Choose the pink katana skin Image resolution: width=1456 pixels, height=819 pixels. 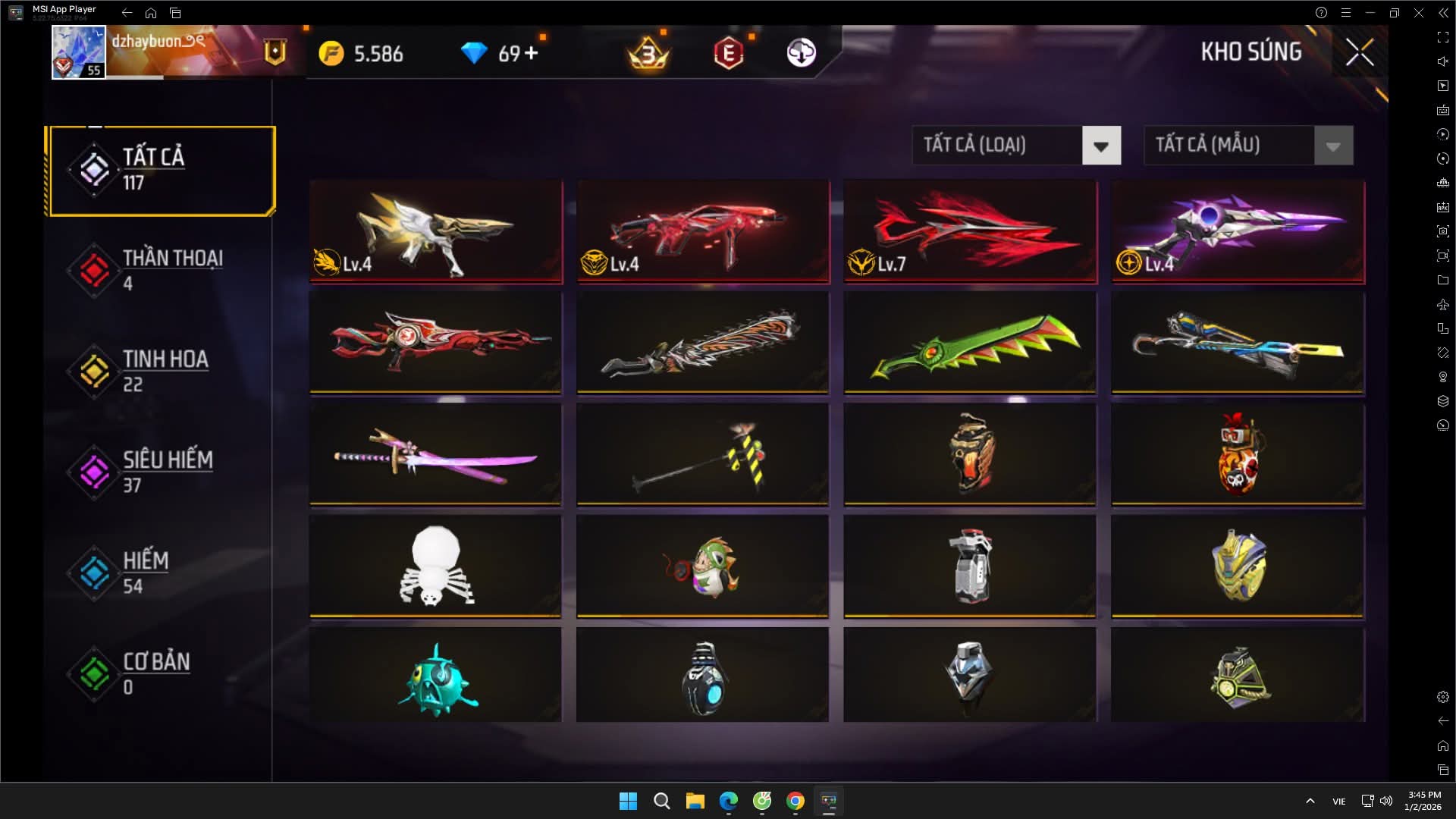pos(436,455)
